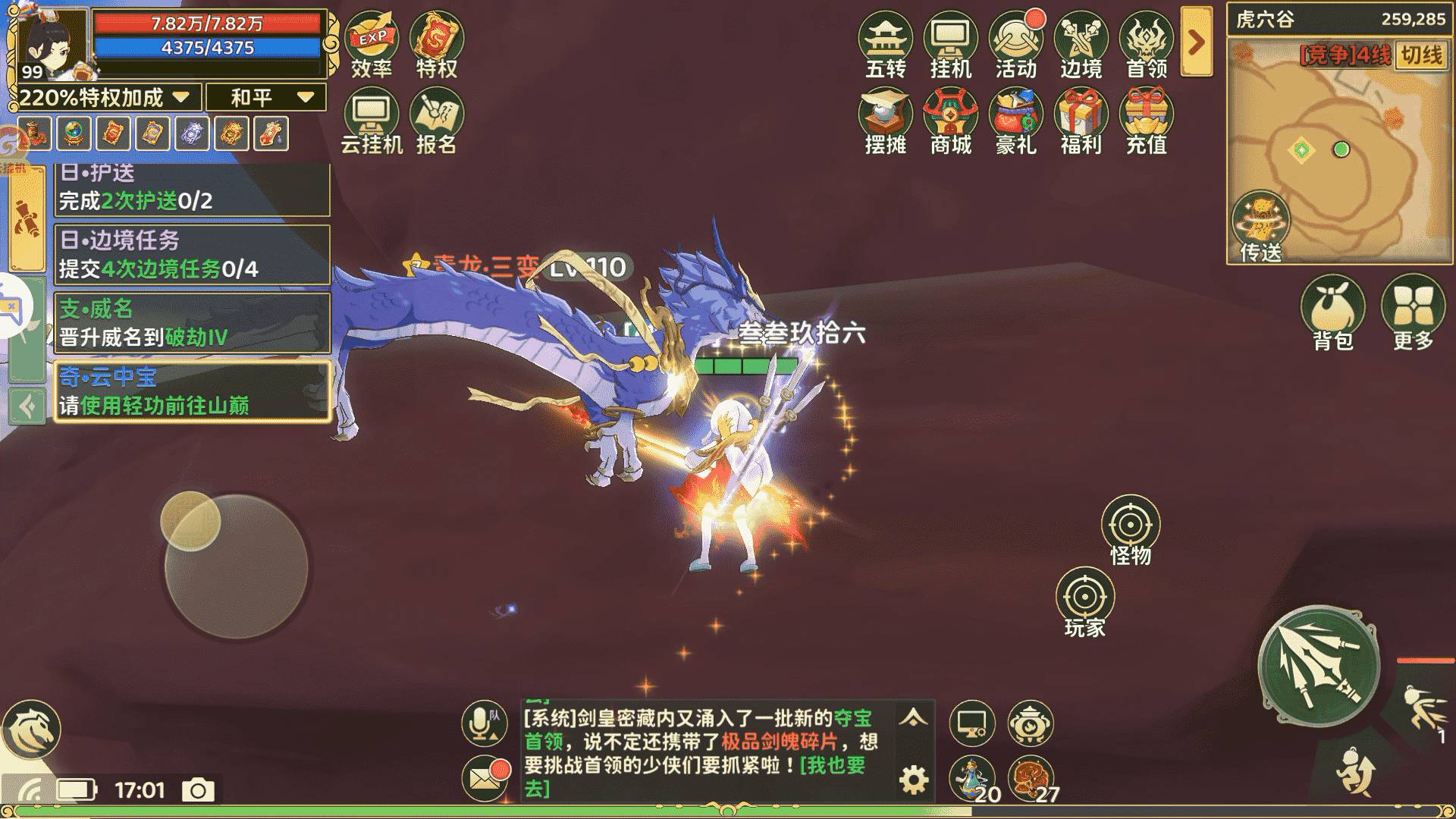Image resolution: width=1456 pixels, height=819 pixels.
Task: Show 更多 more options
Action: tap(1413, 311)
